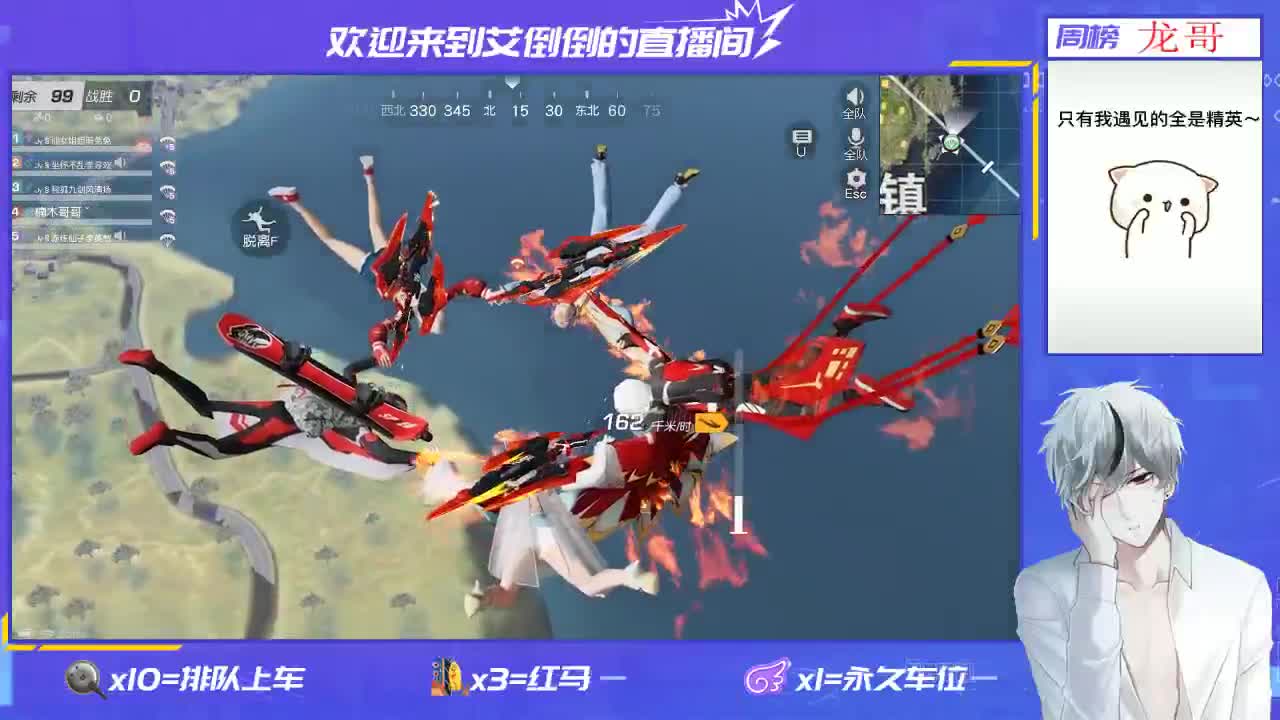Screen dimensions: 1280x720
Task: Click the parachute icon next to player 5
Action: [166, 239]
